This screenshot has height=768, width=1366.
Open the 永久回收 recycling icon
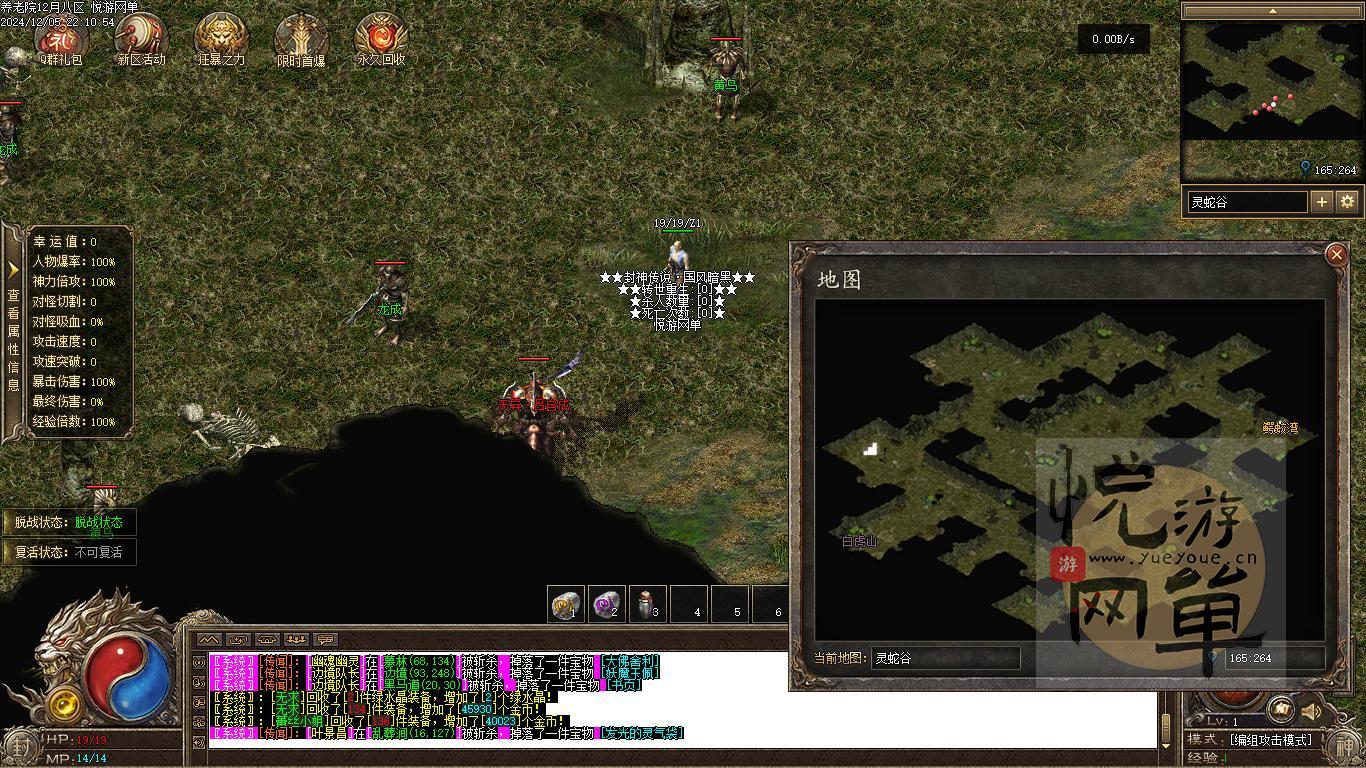(381, 38)
